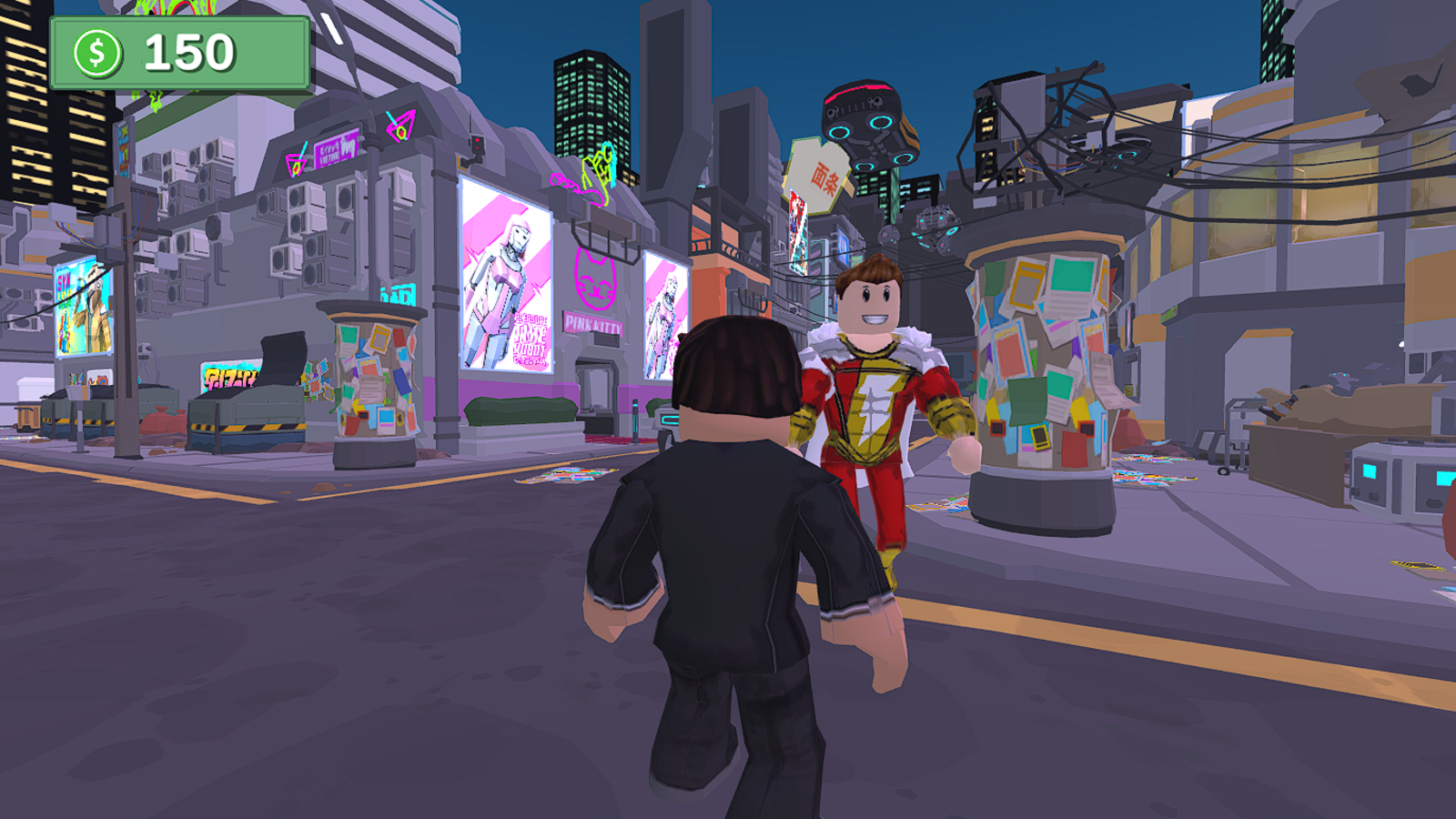Image resolution: width=1456 pixels, height=819 pixels.
Task: Click the open dumpster lid
Action: [x=280, y=361]
